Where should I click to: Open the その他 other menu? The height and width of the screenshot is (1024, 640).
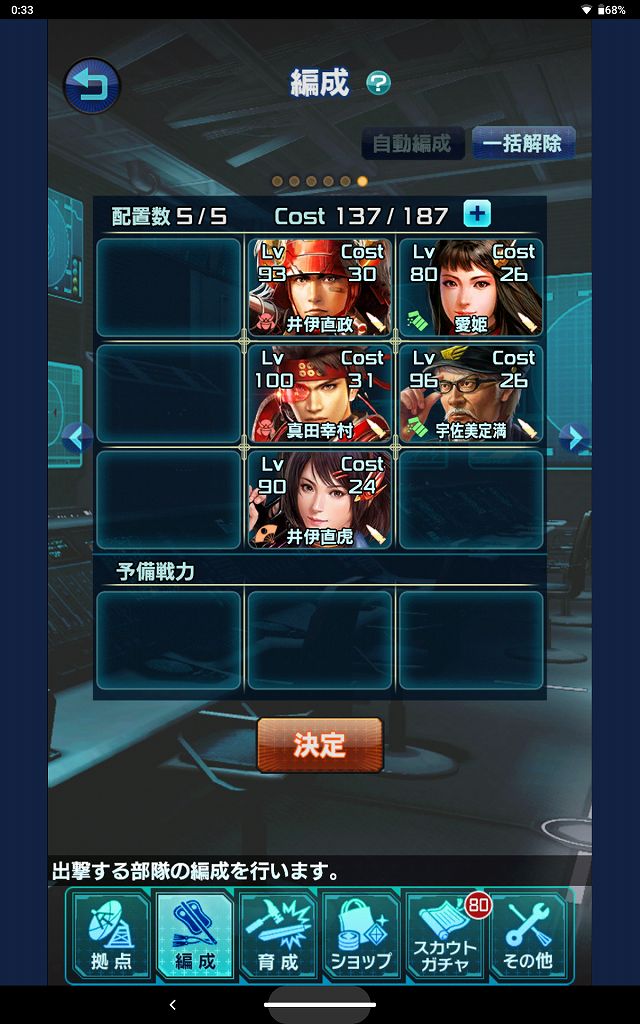pos(529,936)
